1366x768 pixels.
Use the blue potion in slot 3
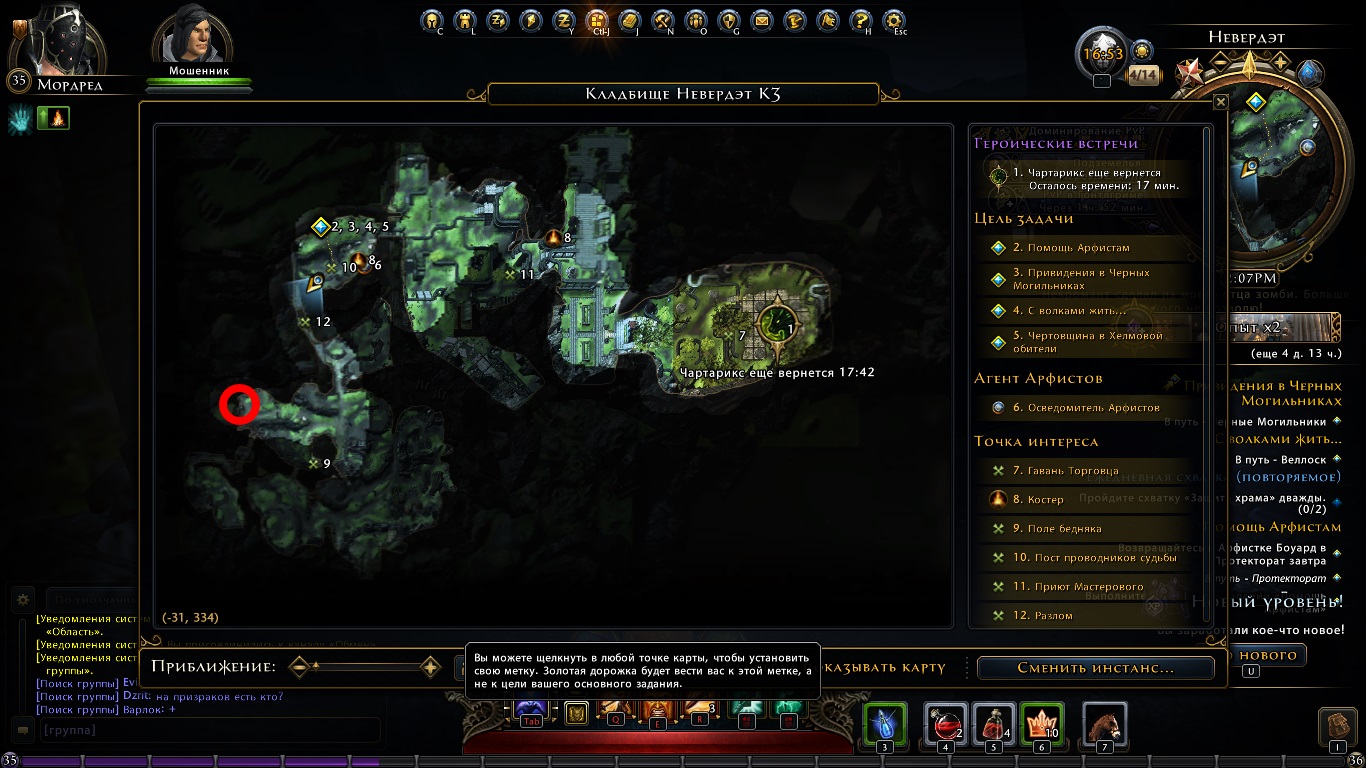click(x=884, y=723)
